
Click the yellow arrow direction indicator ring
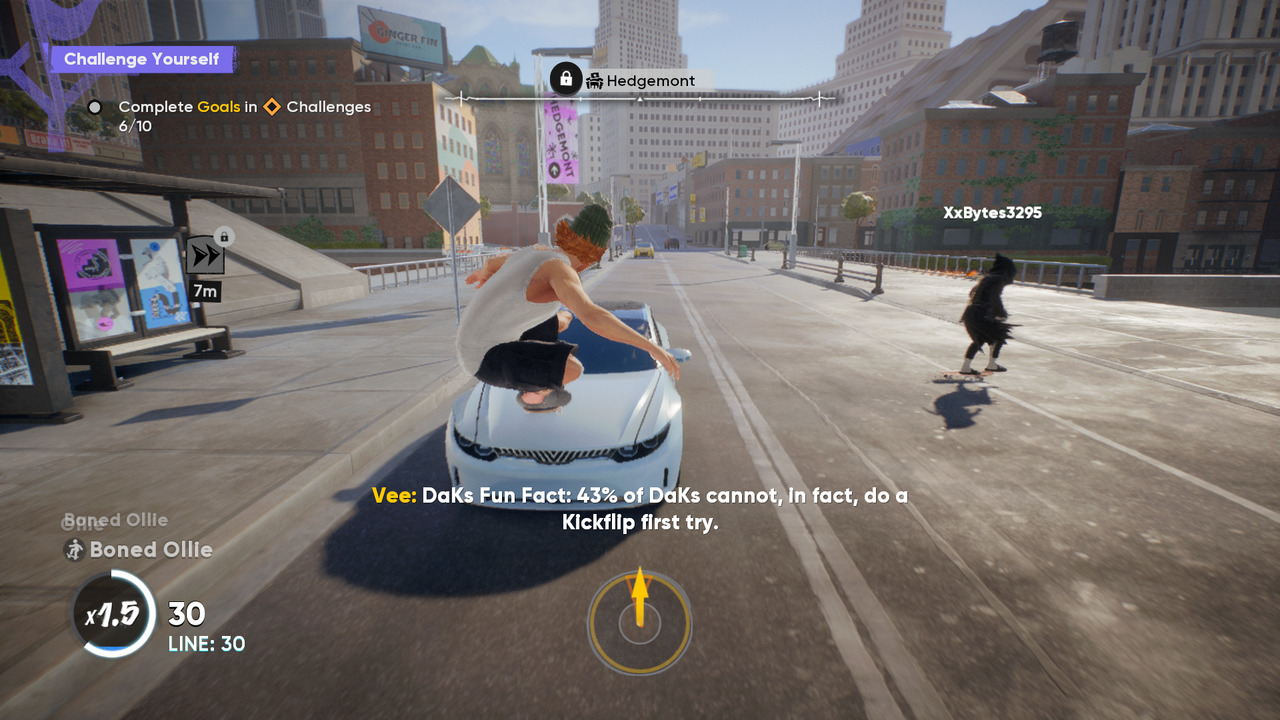639,623
